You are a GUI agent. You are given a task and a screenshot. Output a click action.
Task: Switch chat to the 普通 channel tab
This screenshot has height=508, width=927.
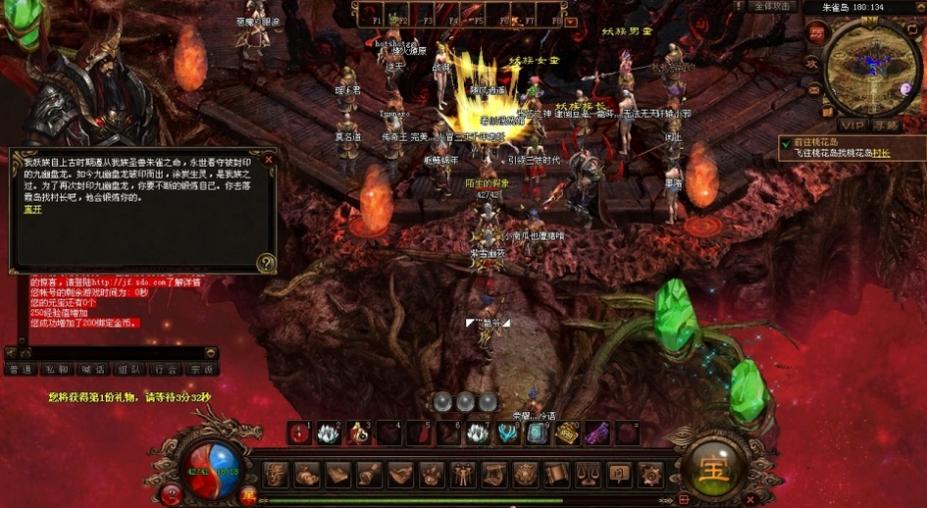pyautogui.click(x=19, y=369)
